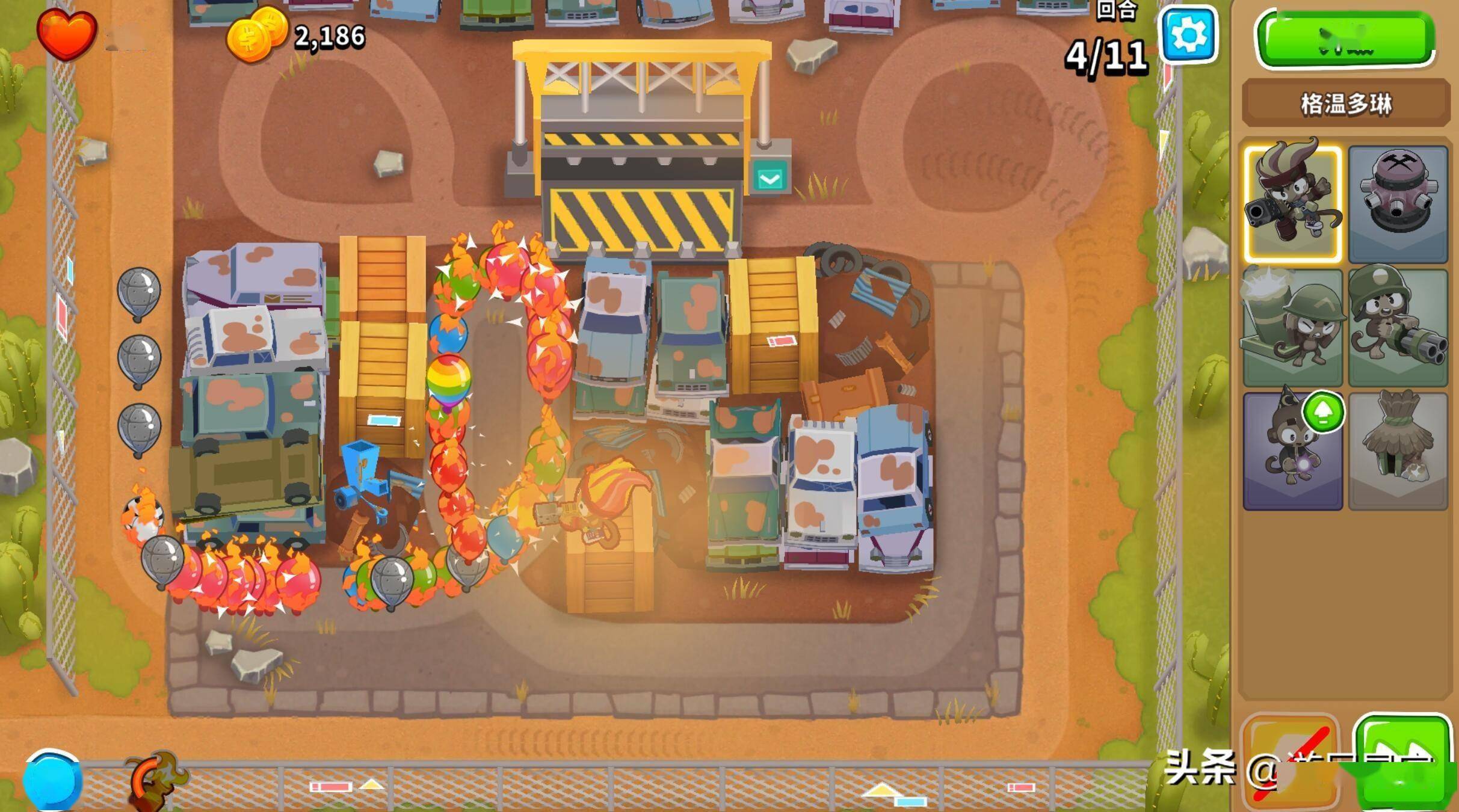Click the teal dropdown arrow on the crusher
1459x812 pixels.
(x=770, y=178)
